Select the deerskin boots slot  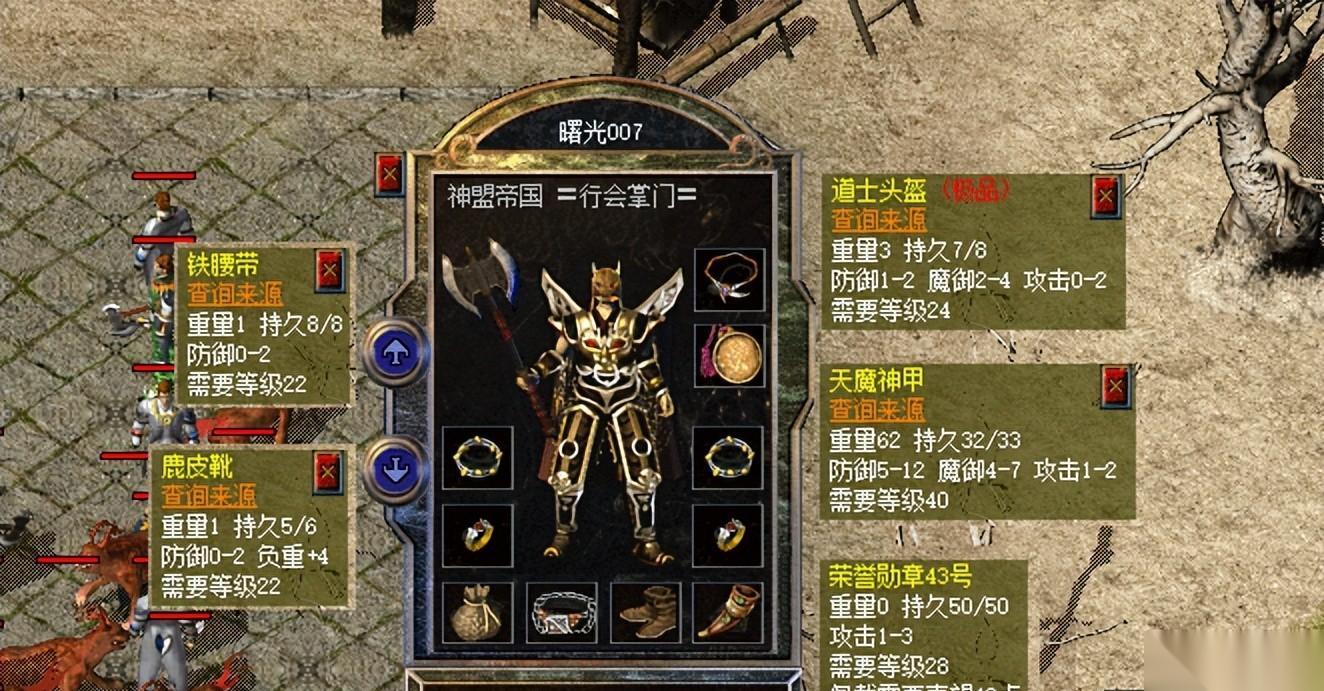point(645,613)
